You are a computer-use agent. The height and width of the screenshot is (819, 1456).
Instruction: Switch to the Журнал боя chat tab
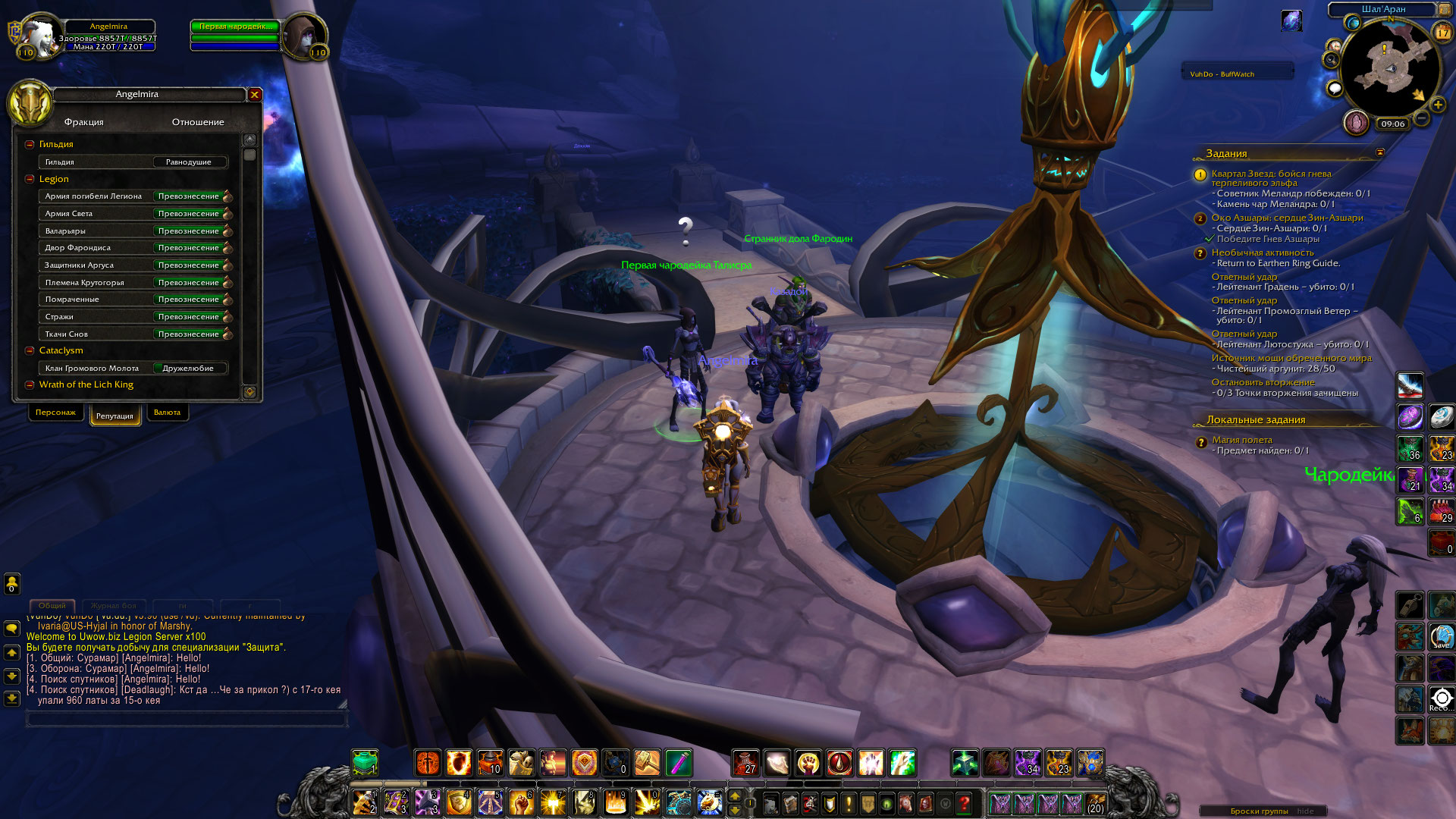[x=113, y=606]
